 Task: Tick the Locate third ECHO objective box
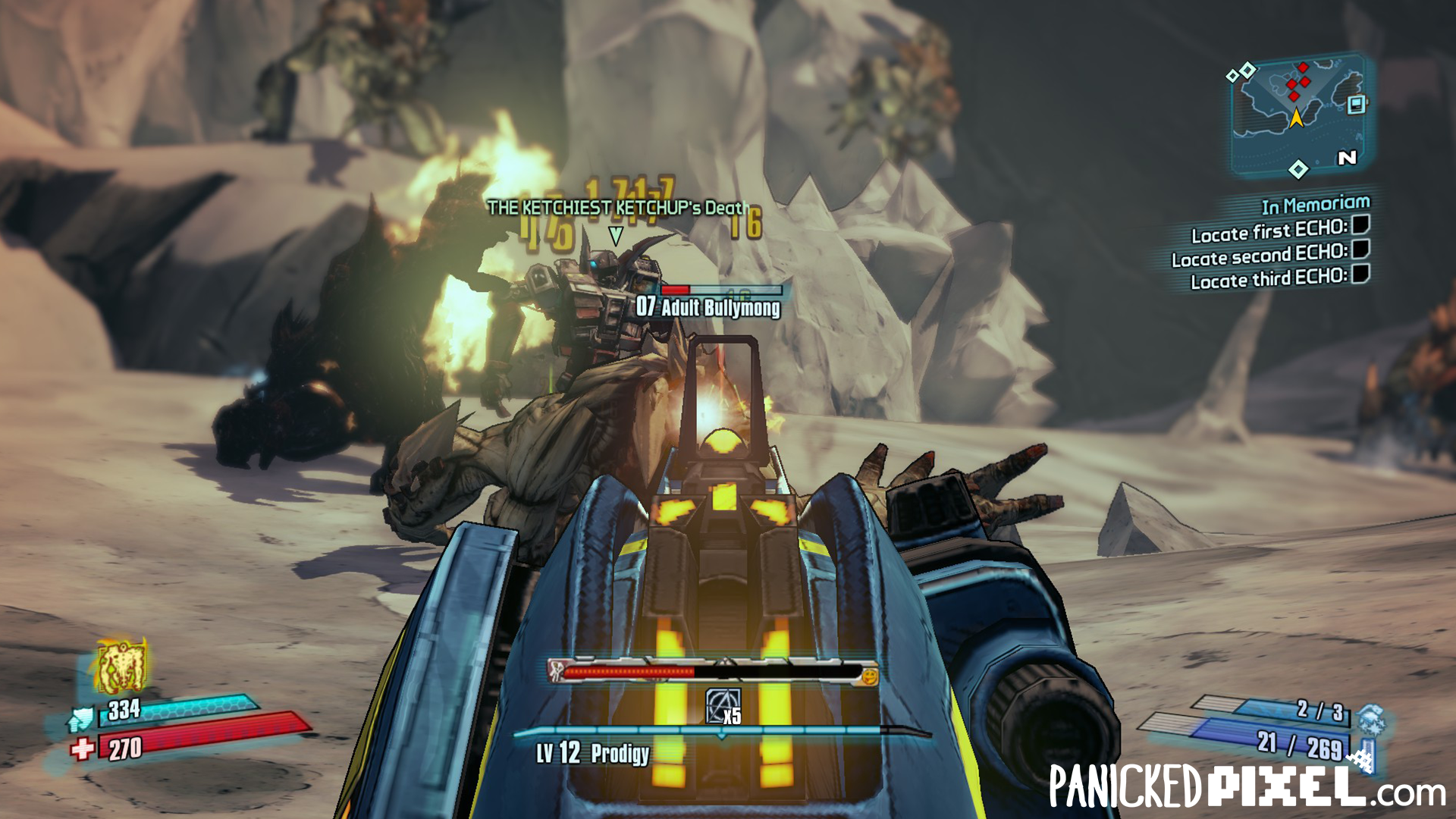point(1361,273)
